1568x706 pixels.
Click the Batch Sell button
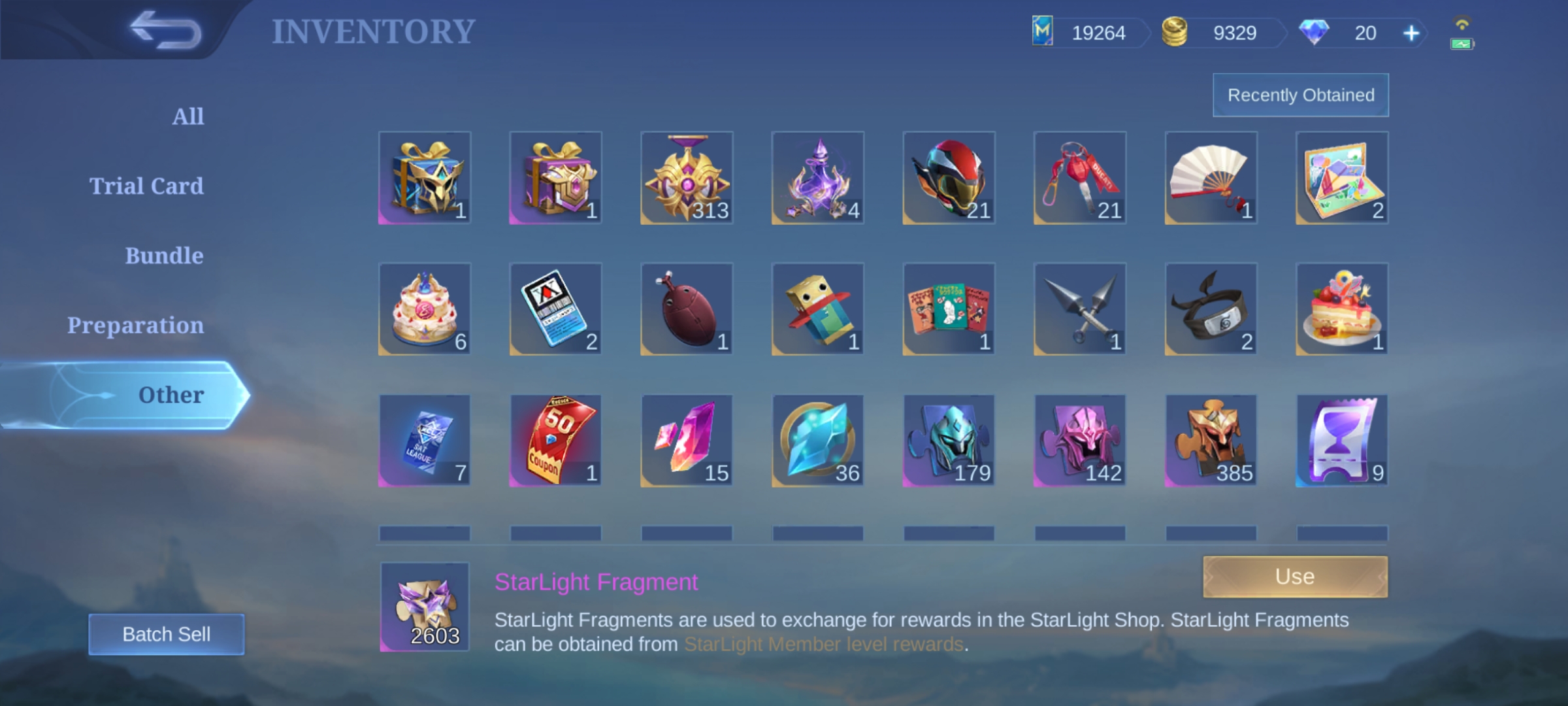167,634
